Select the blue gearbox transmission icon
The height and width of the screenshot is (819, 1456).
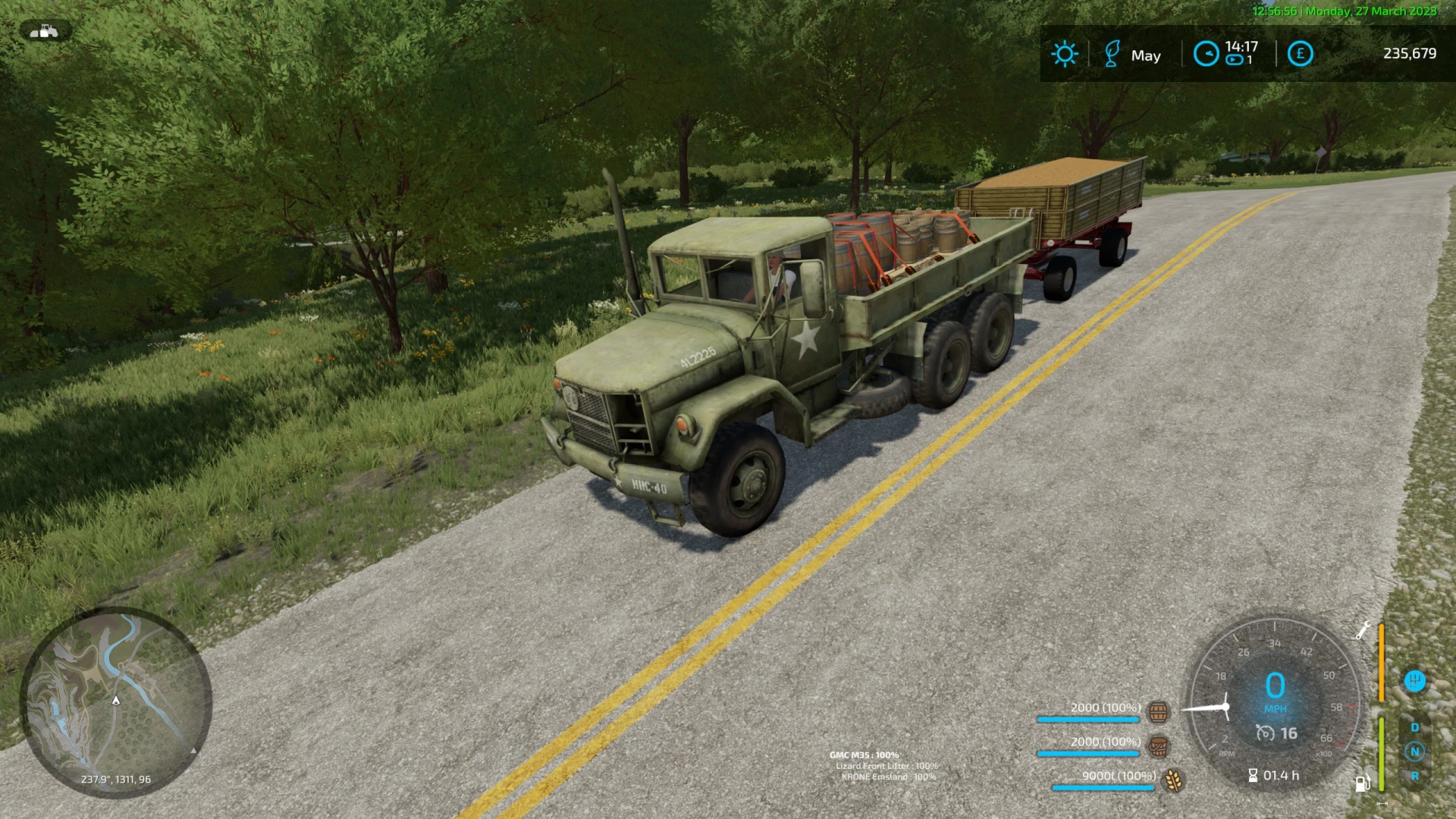[x=1415, y=680]
